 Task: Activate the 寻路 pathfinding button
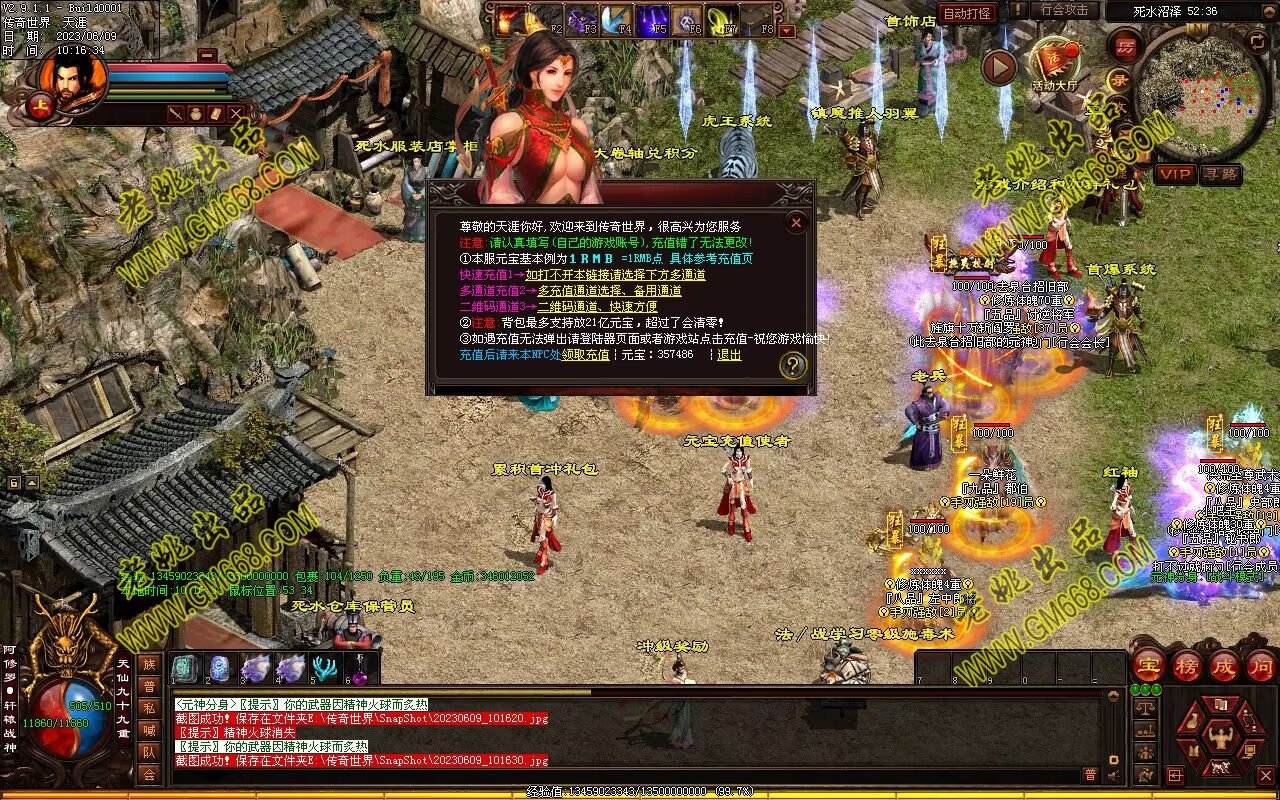point(1220,174)
